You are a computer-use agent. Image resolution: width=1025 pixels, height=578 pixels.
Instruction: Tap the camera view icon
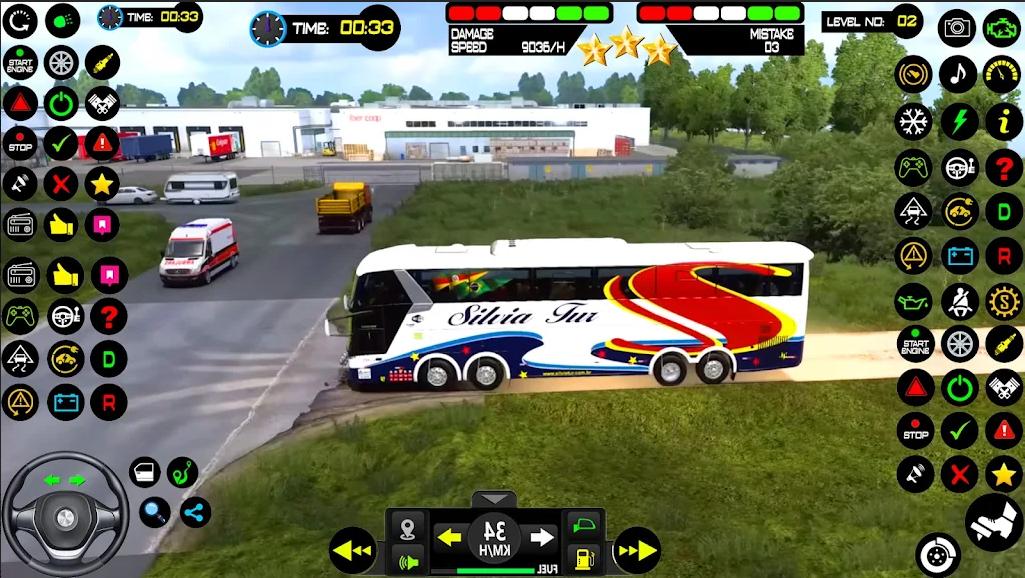click(x=957, y=27)
